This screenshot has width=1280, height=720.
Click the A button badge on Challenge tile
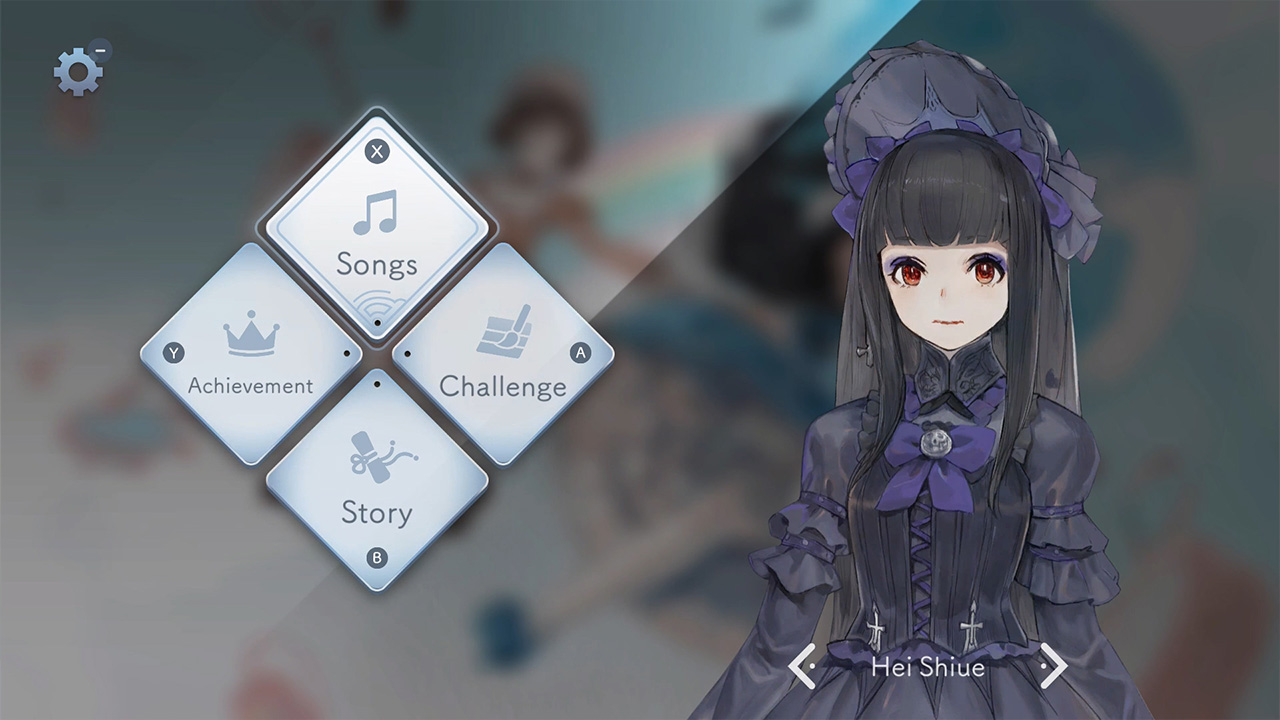point(582,352)
